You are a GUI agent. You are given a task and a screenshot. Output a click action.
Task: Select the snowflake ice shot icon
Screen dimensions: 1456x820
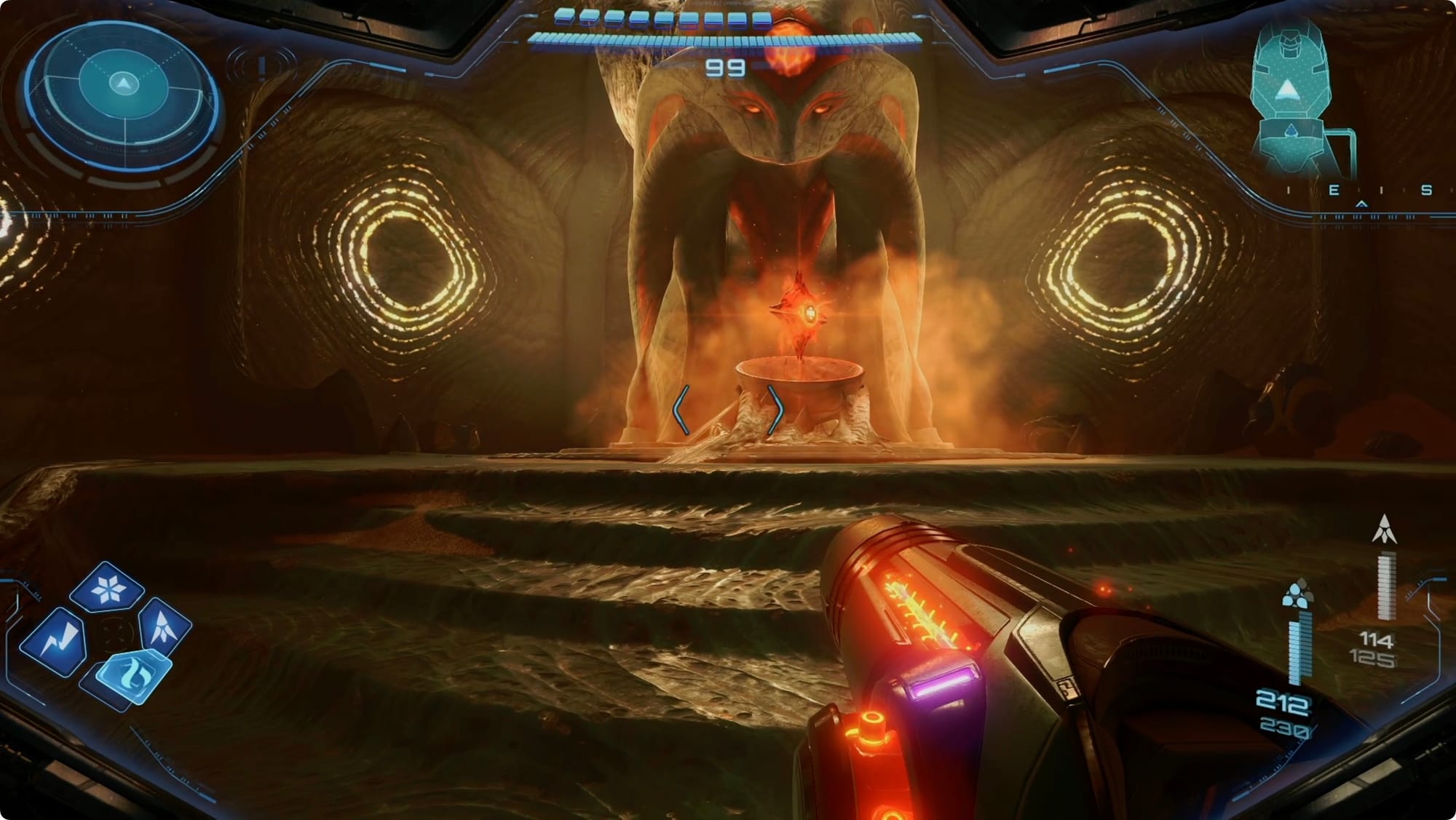click(x=108, y=587)
